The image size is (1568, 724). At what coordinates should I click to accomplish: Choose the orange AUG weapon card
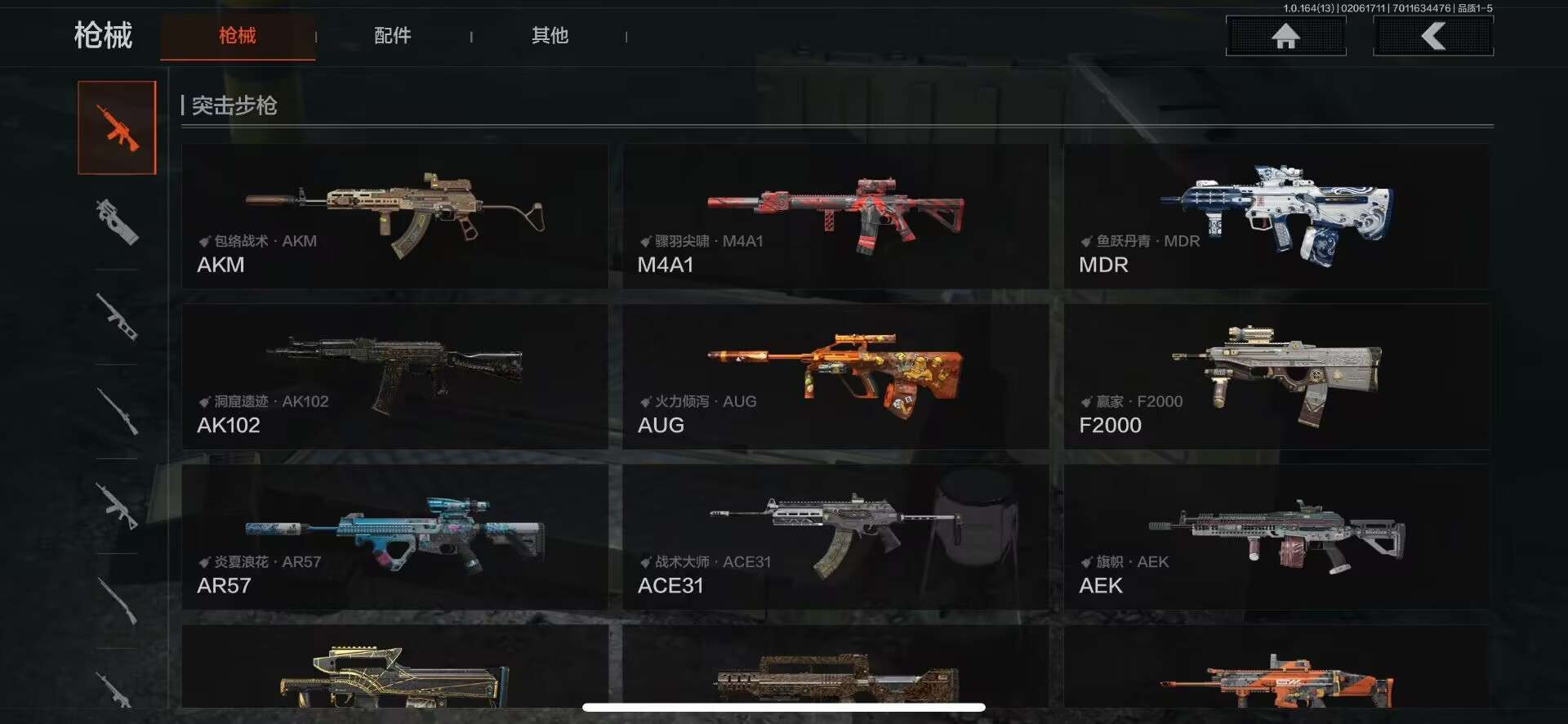[835, 377]
